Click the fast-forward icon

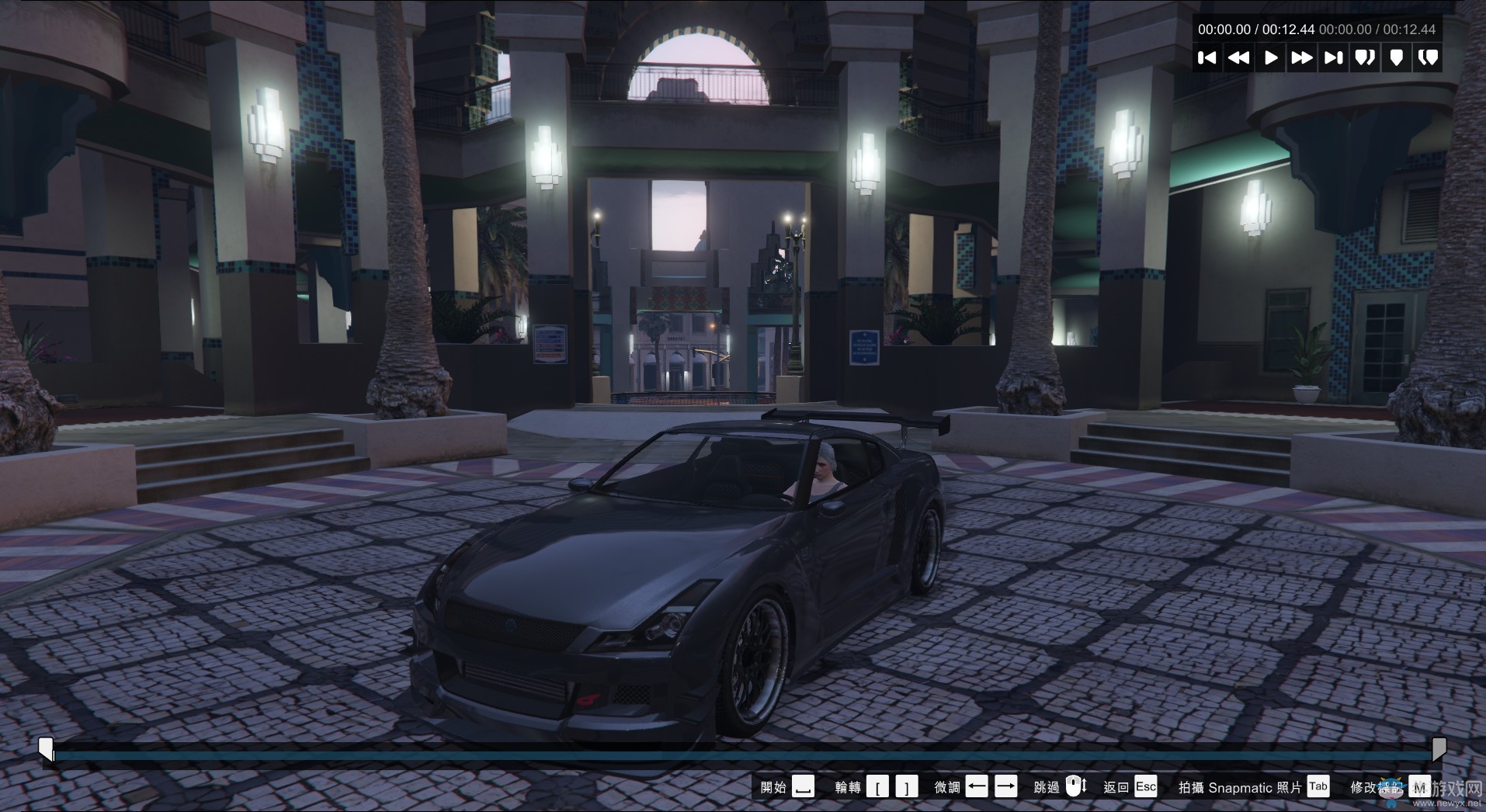(x=1302, y=57)
